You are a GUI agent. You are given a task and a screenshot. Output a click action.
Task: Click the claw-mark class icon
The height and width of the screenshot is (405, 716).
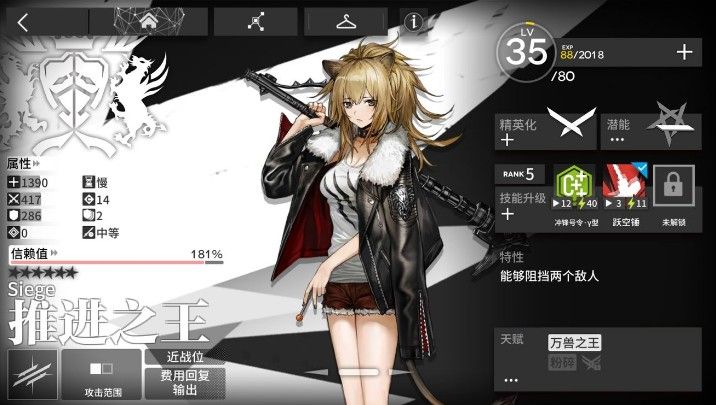click(x=30, y=376)
